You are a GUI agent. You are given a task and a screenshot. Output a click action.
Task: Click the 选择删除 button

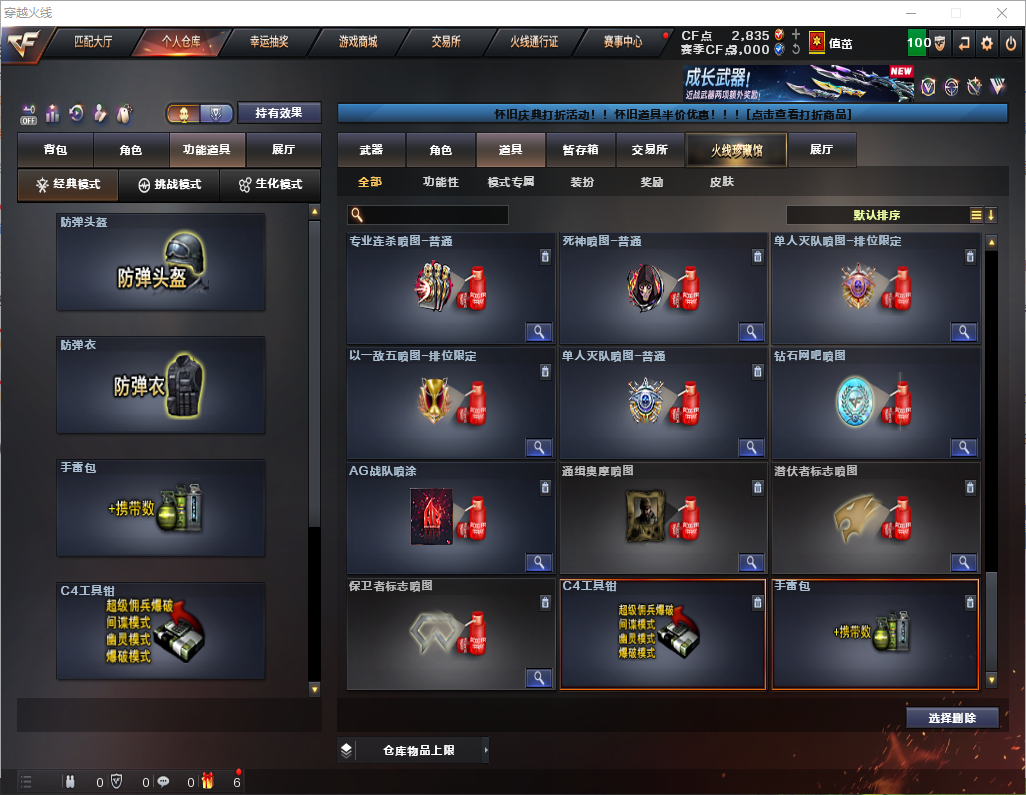pos(951,718)
